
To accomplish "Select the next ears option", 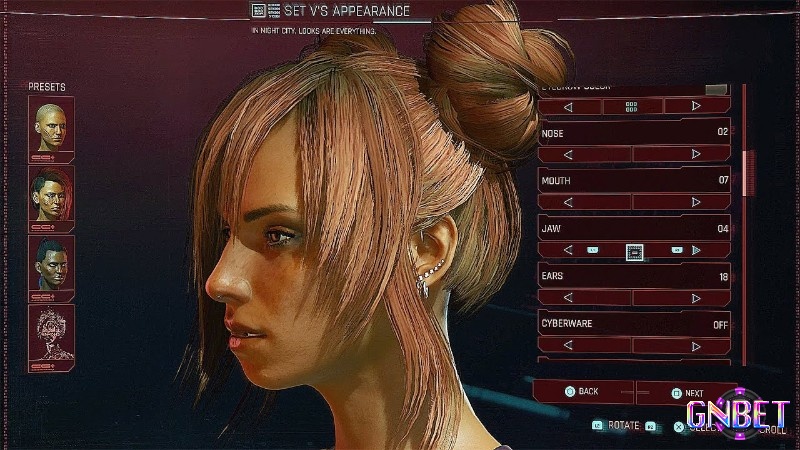I will pos(696,297).
